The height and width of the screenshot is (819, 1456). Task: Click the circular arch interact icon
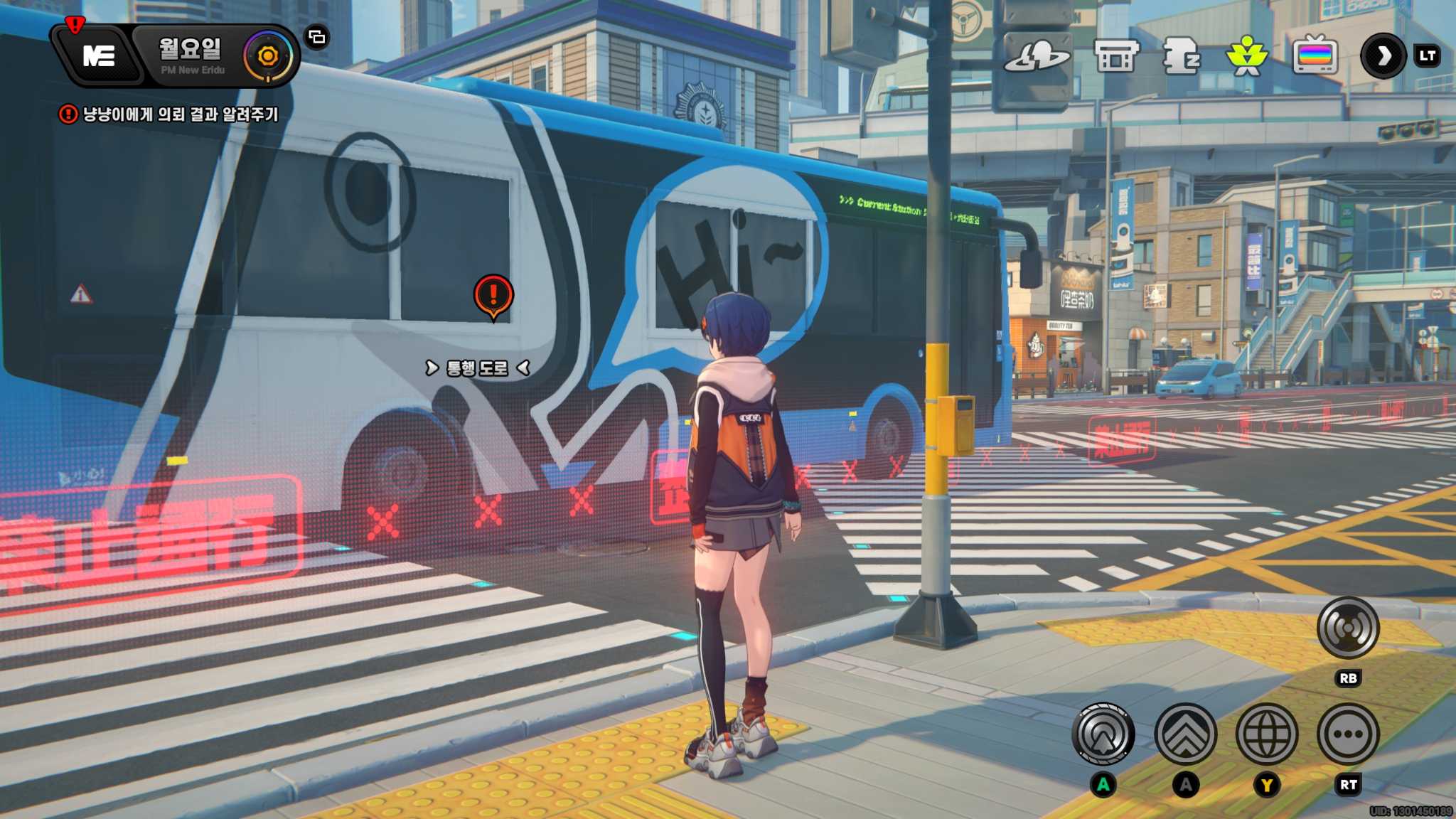[x=1103, y=734]
